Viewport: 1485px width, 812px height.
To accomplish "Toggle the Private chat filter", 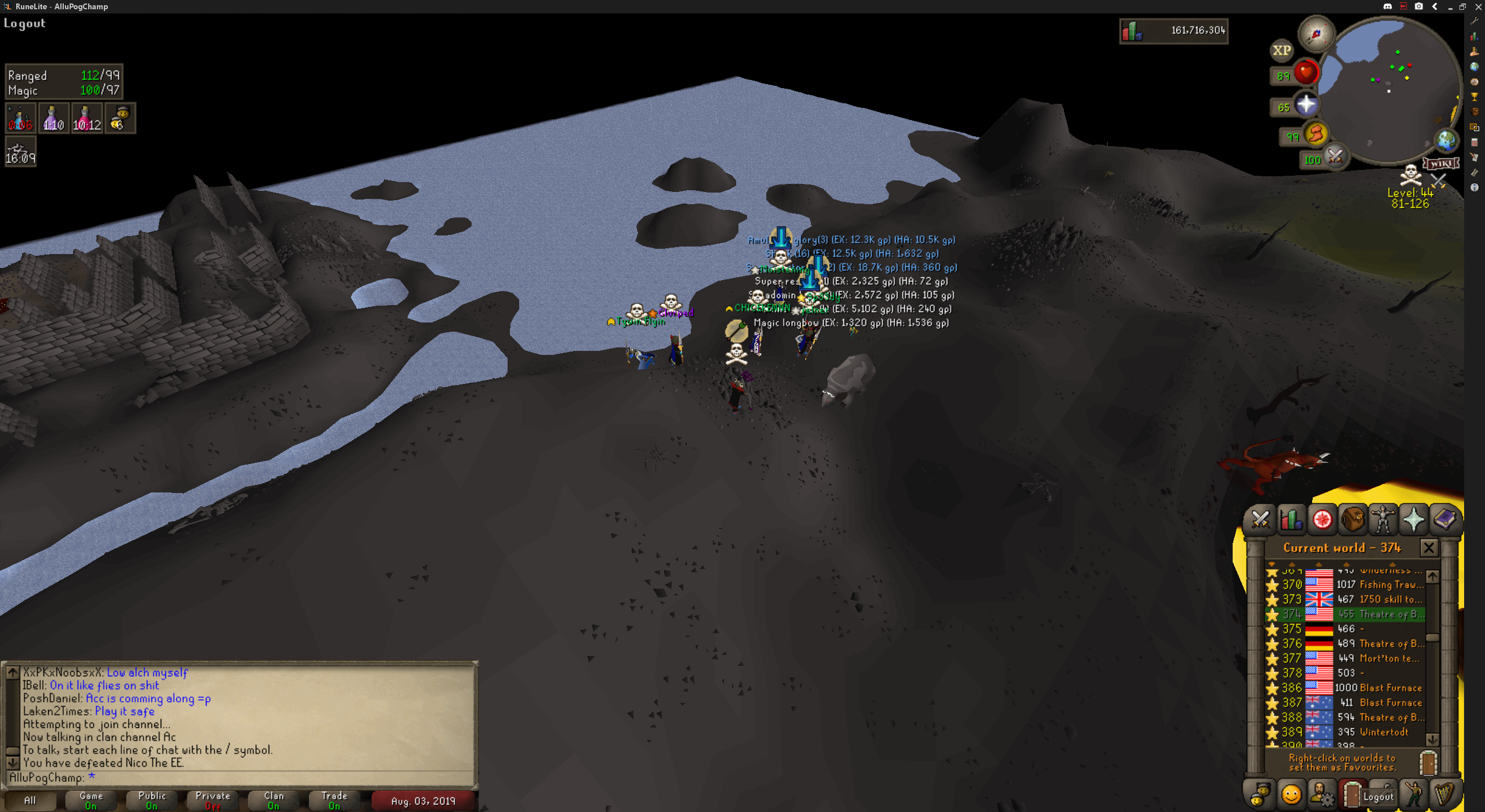I will click(x=213, y=800).
